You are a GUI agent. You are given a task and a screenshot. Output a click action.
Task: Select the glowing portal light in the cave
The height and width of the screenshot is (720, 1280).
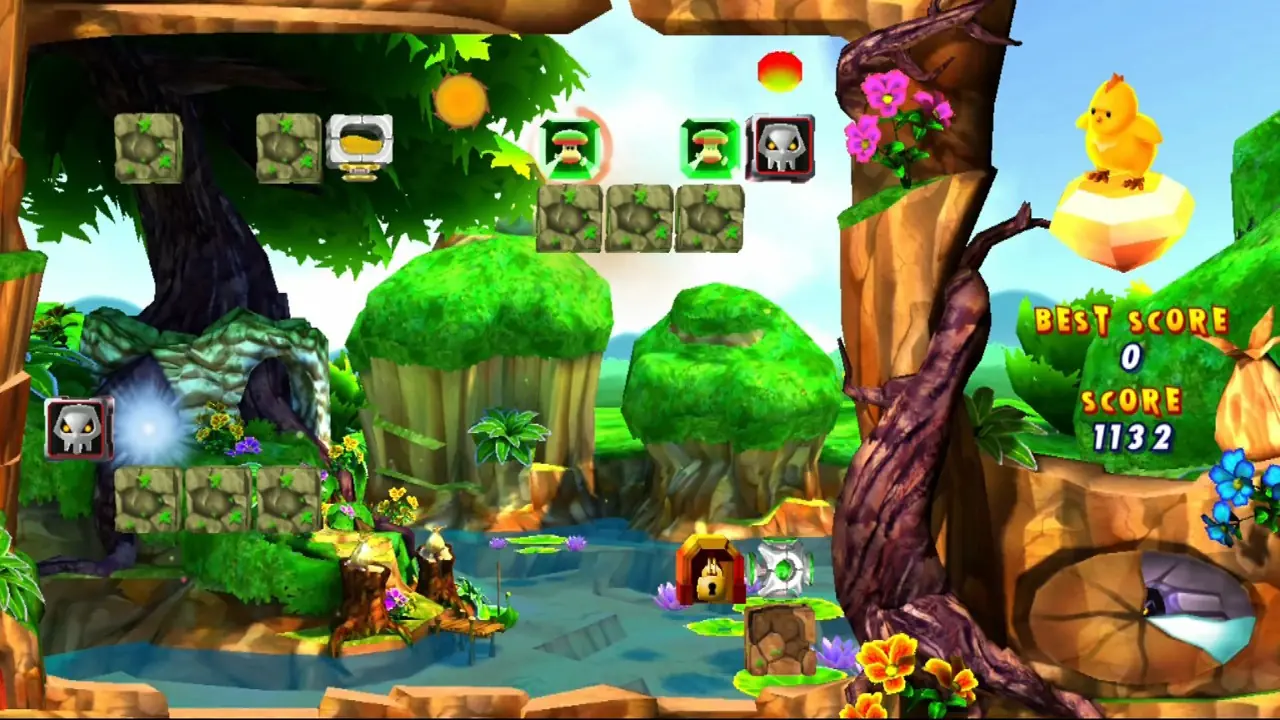150,430
